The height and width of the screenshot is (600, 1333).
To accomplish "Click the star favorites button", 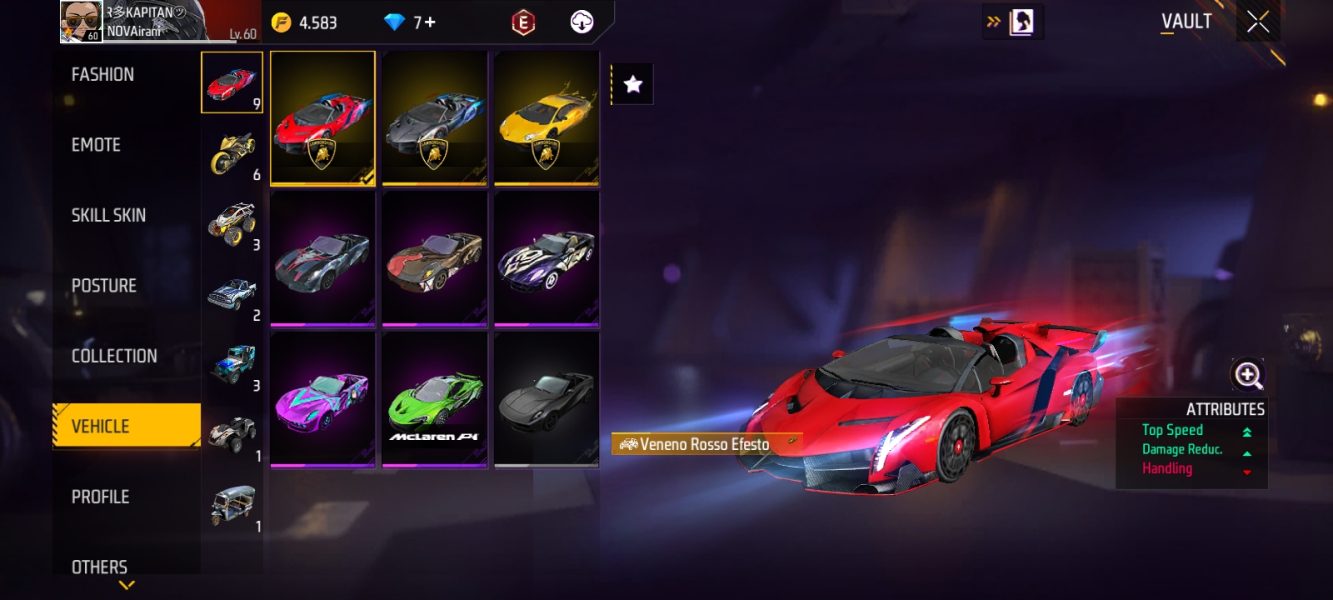I will point(632,85).
